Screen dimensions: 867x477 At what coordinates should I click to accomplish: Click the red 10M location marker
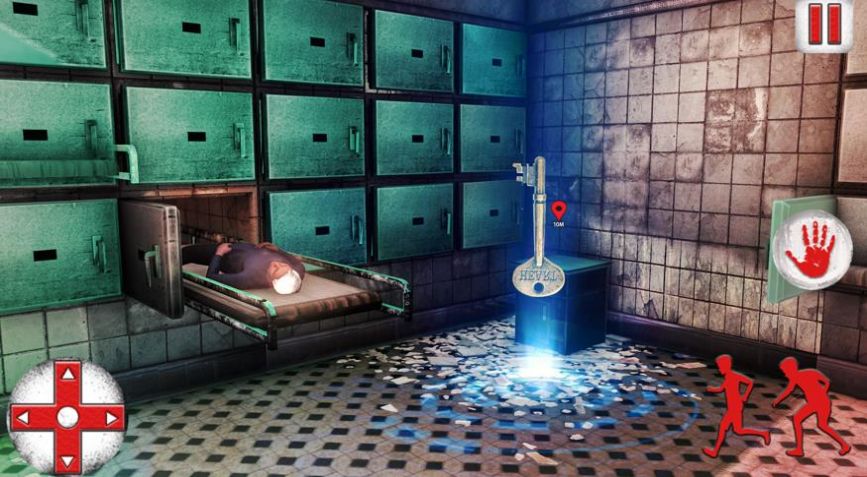click(558, 210)
